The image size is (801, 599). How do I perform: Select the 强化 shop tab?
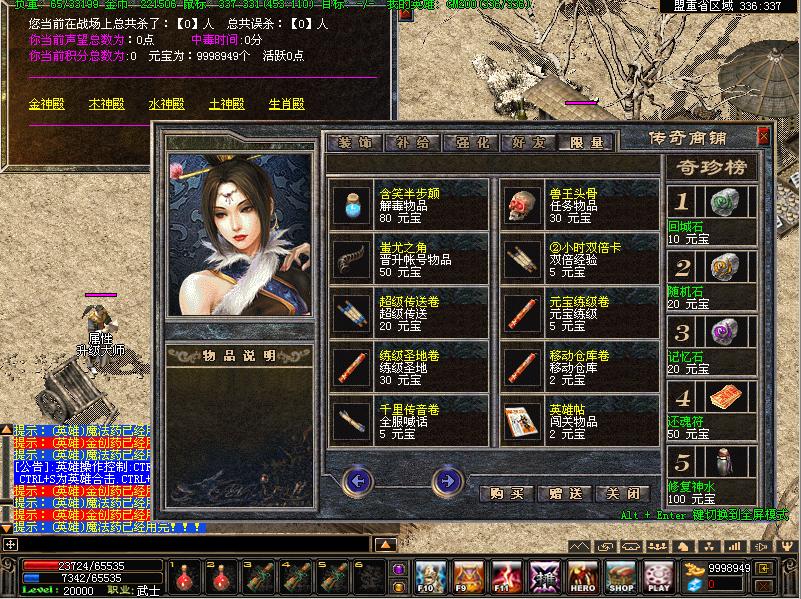coord(470,143)
